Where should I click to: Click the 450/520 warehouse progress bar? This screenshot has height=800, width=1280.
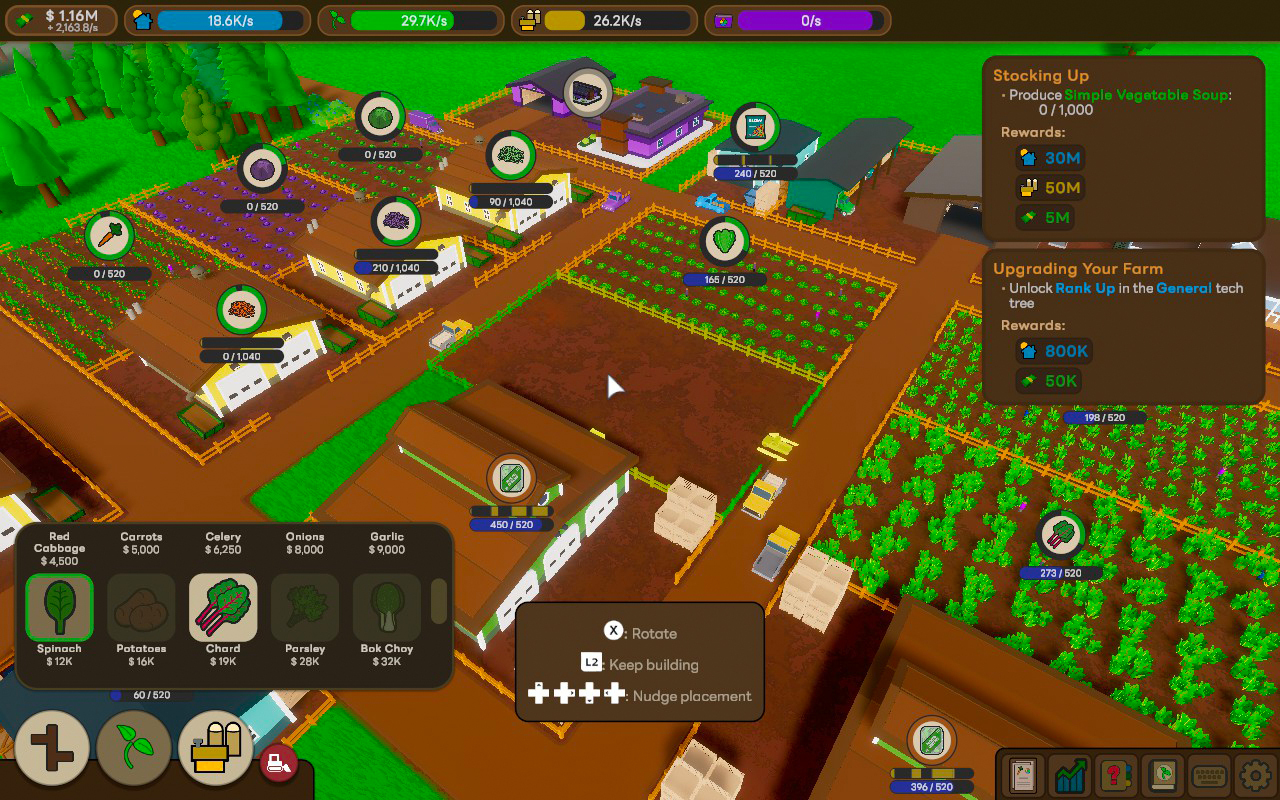click(x=511, y=523)
